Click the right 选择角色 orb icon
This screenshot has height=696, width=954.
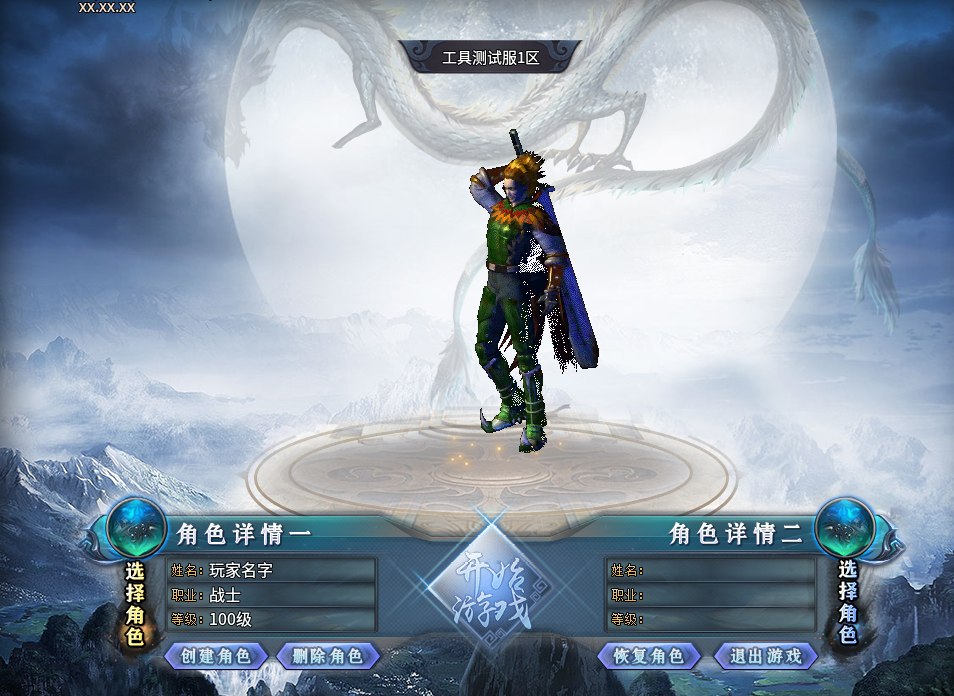[x=846, y=527]
